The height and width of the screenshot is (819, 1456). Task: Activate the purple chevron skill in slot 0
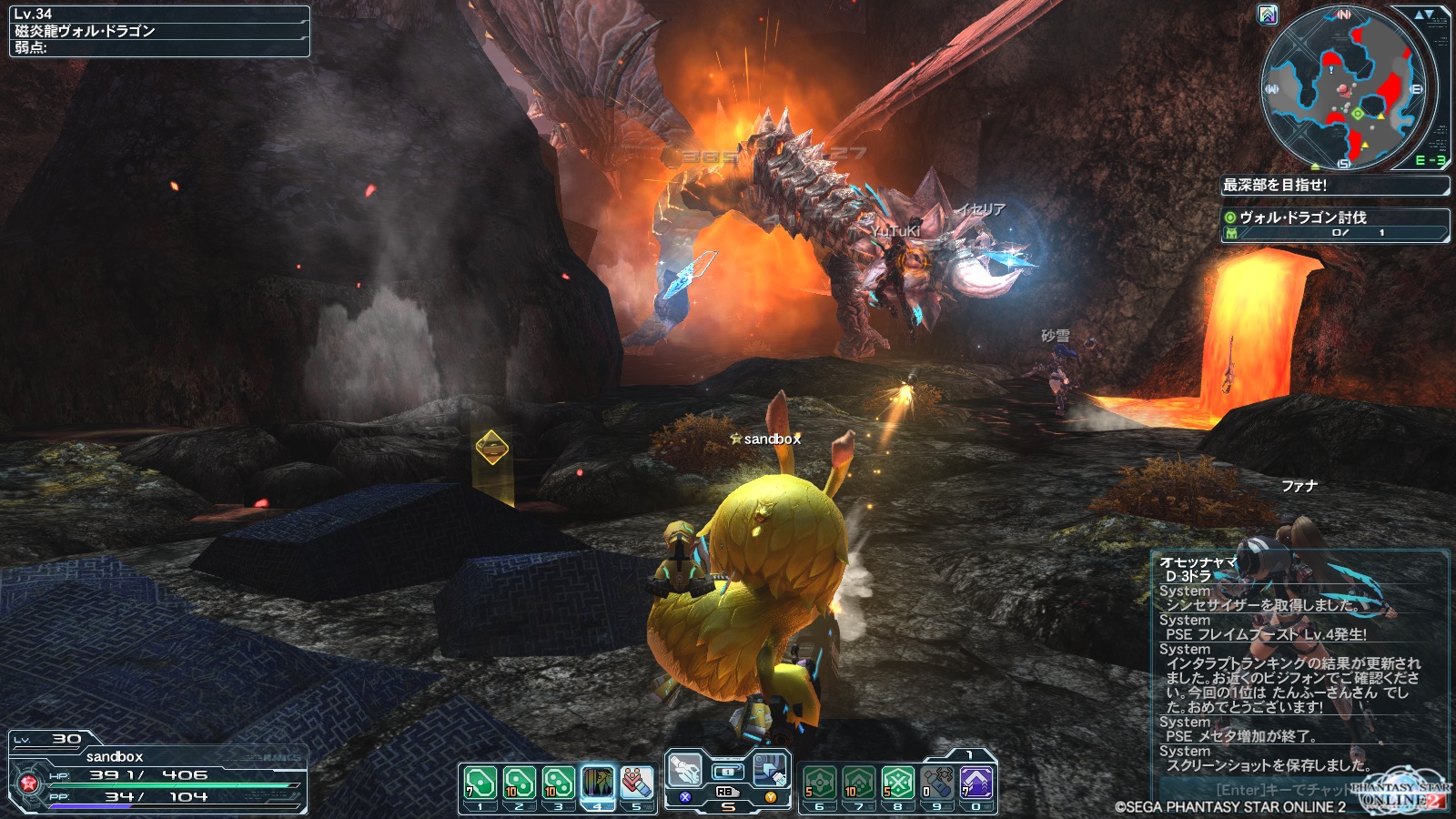point(976,783)
